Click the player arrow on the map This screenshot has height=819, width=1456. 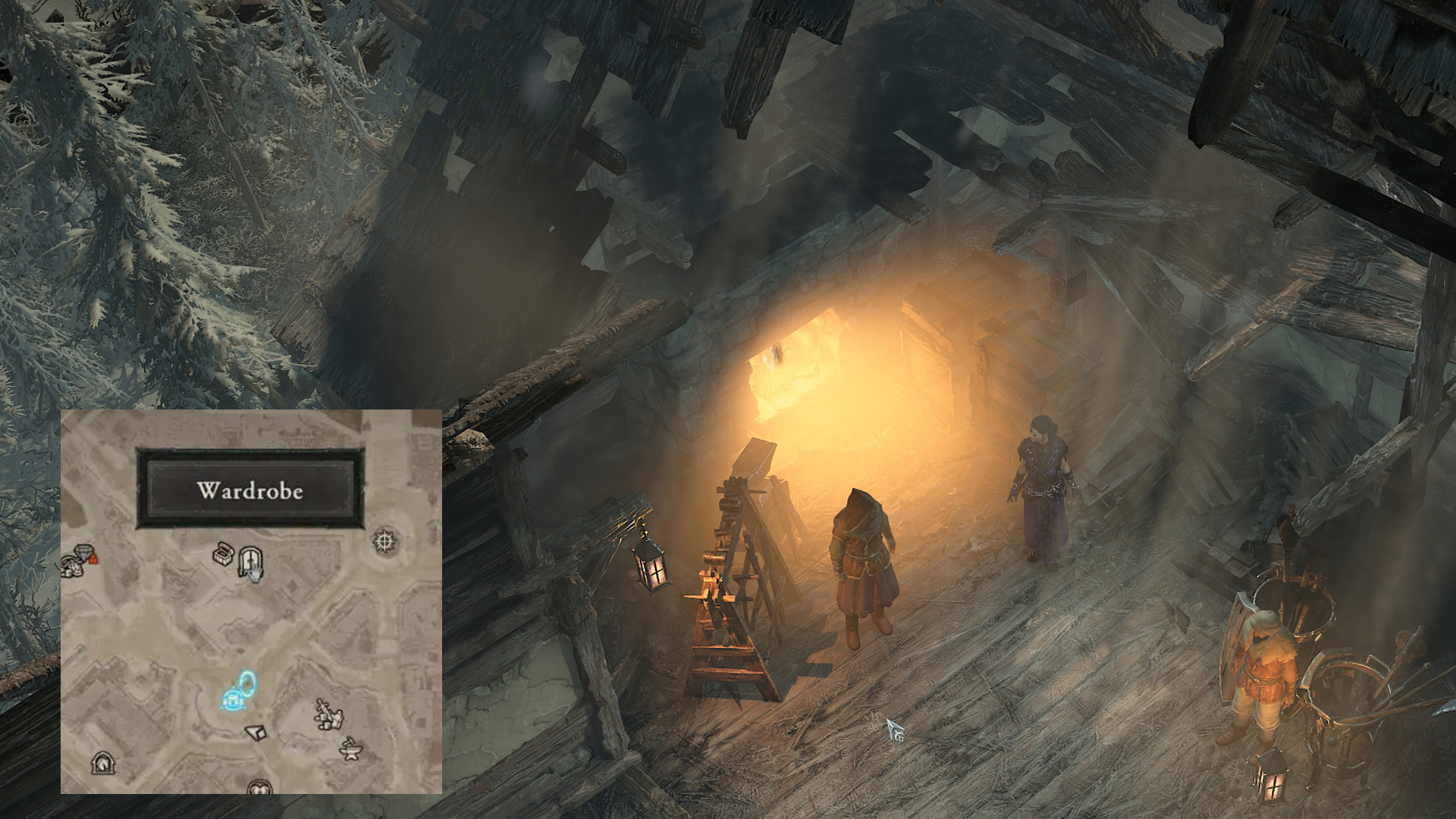257,731
